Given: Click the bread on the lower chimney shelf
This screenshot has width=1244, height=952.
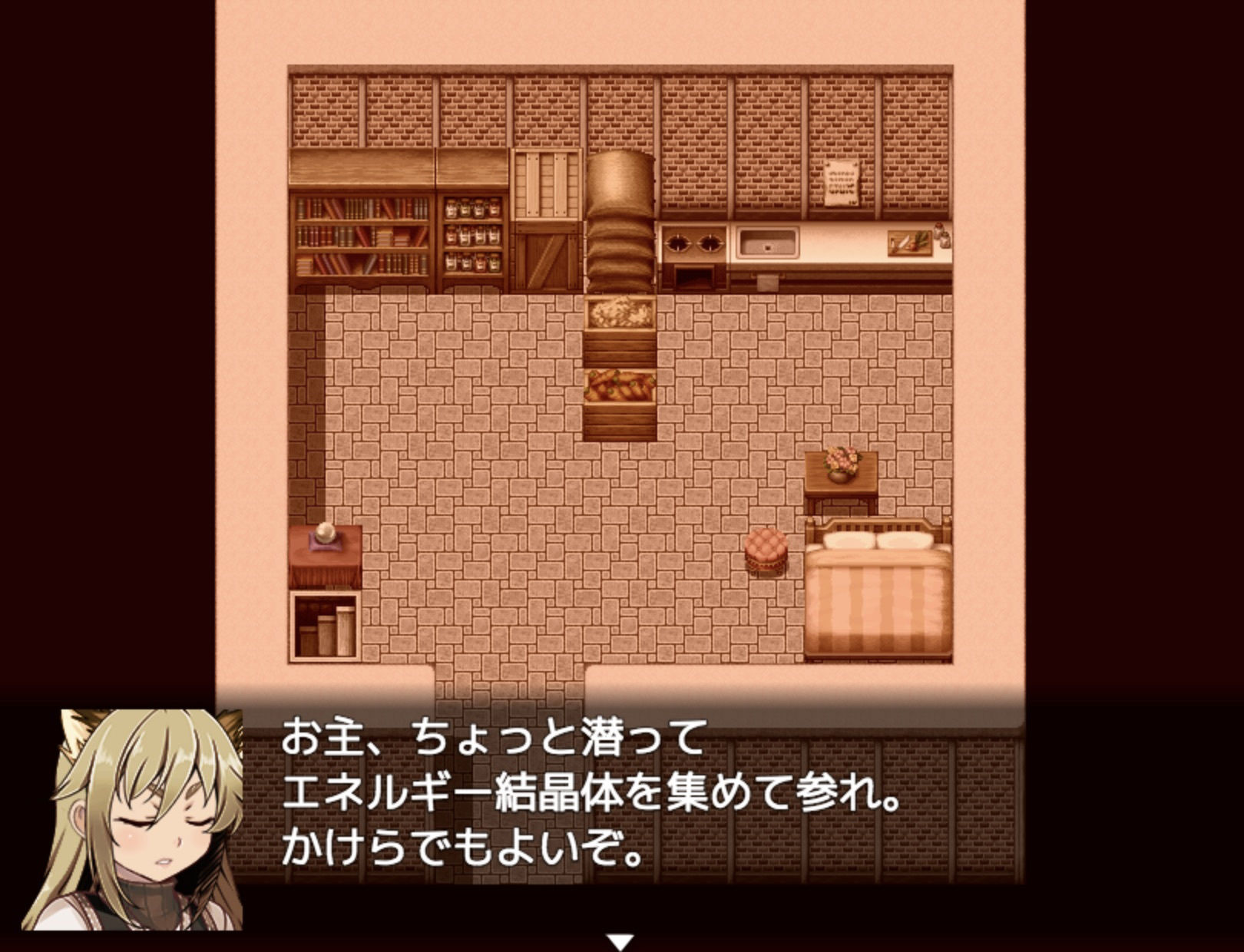Looking at the screenshot, I should tap(620, 388).
